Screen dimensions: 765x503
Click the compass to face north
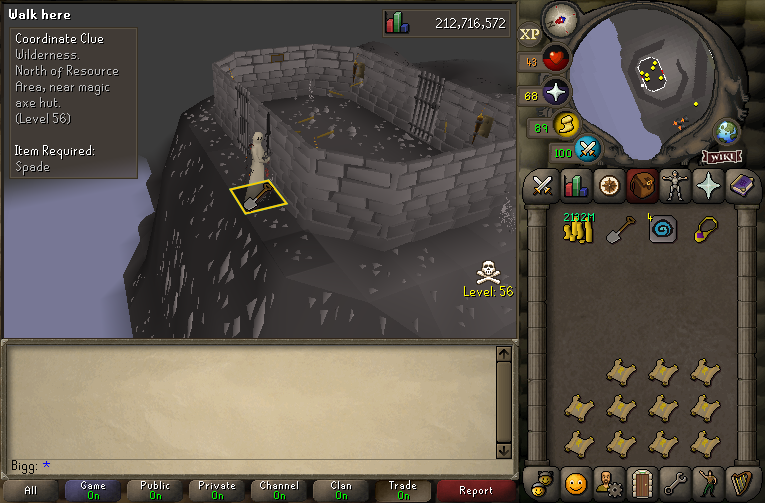tap(560, 20)
